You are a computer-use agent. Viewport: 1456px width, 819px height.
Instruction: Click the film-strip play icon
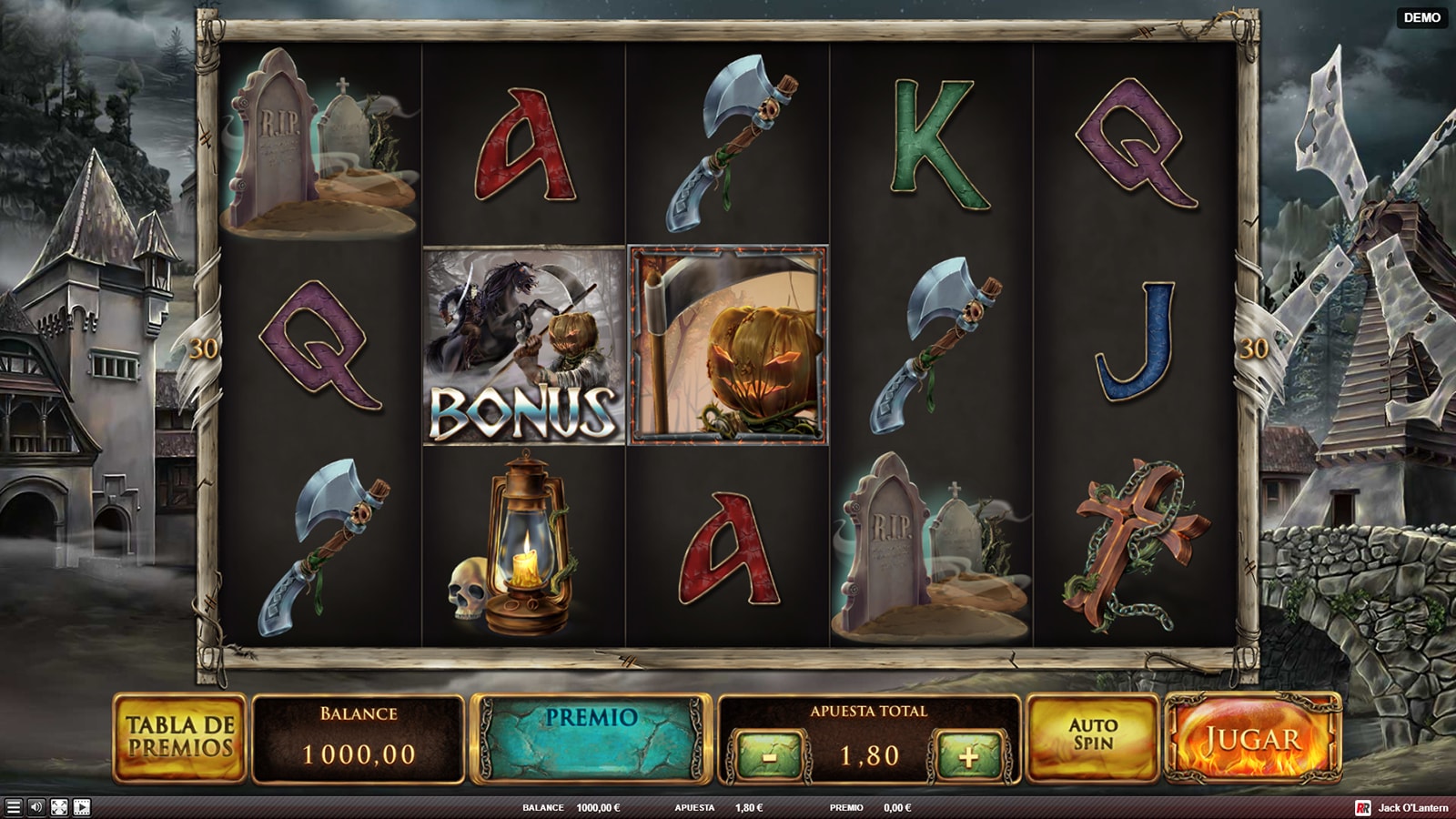[x=82, y=807]
